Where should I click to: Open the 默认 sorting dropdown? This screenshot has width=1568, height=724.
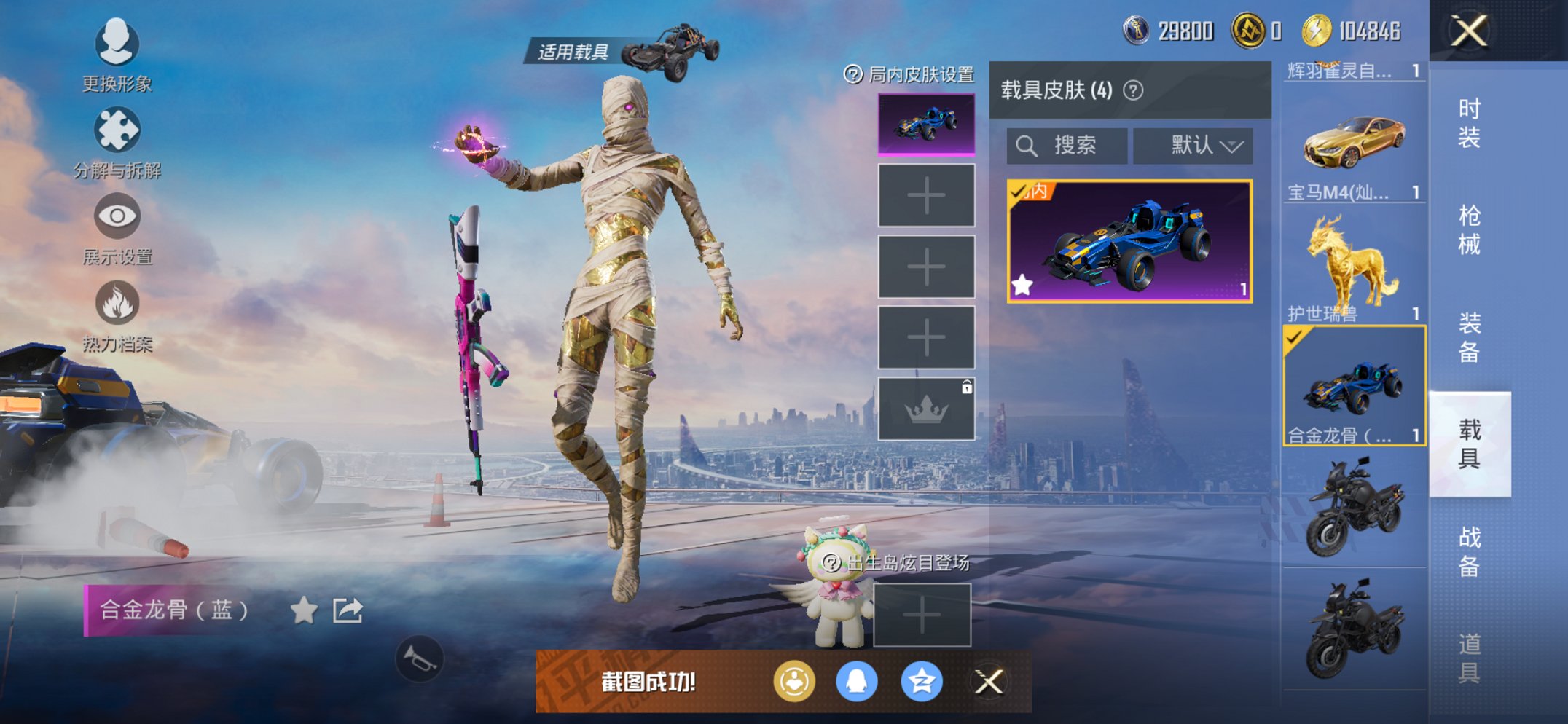click(x=1193, y=145)
